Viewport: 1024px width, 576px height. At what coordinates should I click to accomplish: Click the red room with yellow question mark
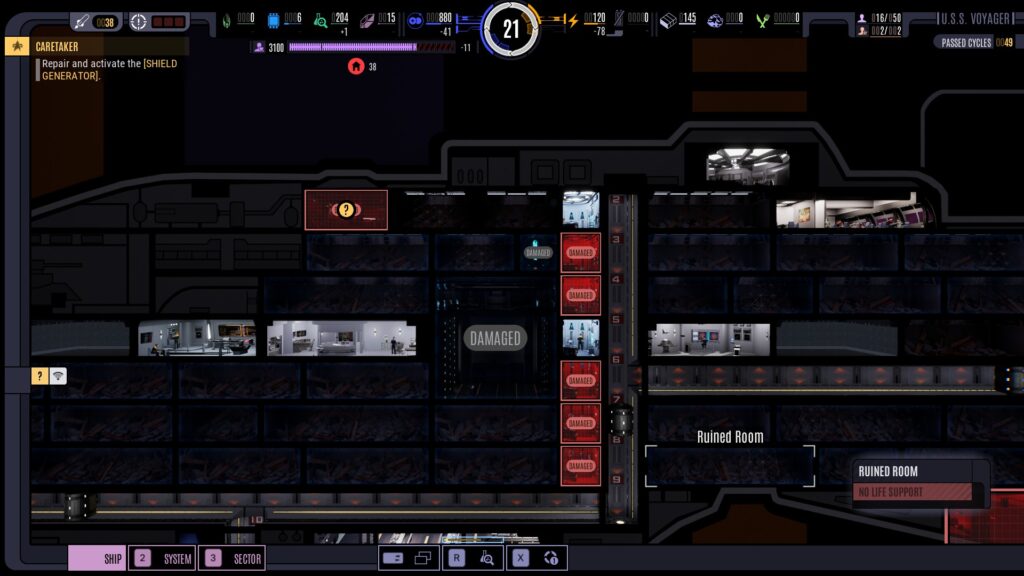tap(346, 210)
